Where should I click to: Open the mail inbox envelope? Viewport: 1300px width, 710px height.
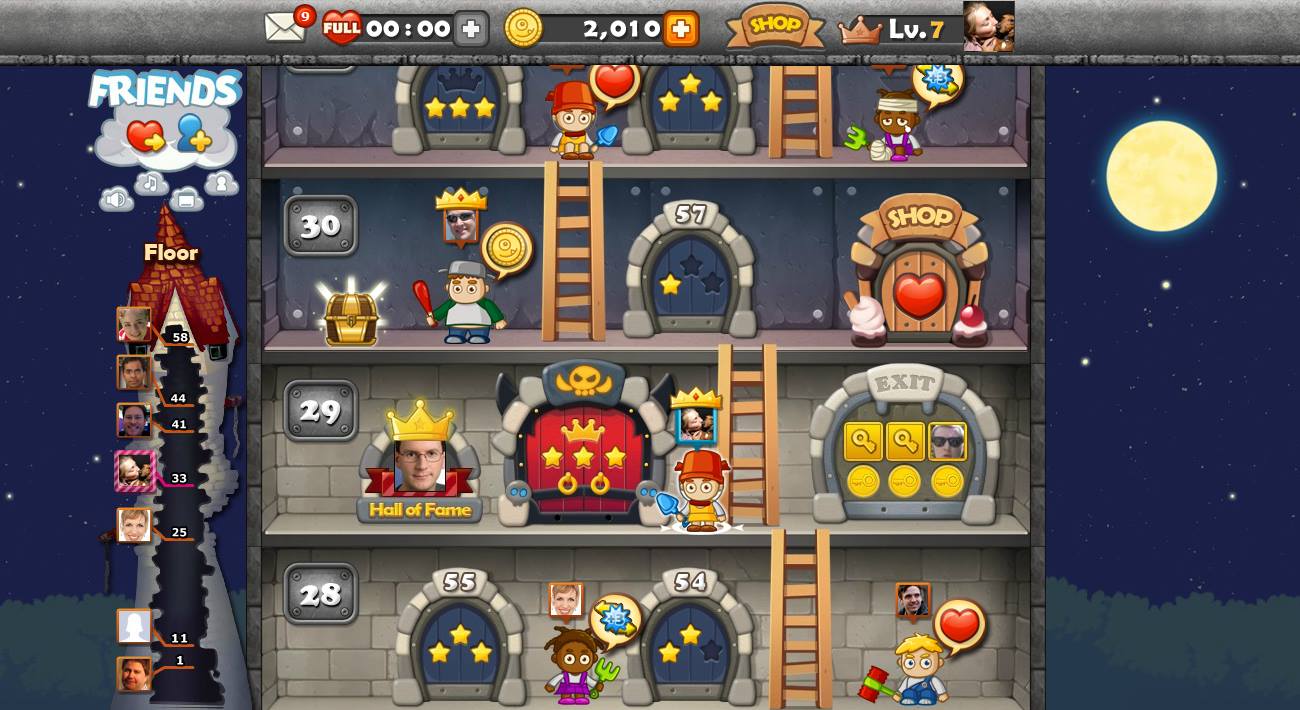point(284,27)
